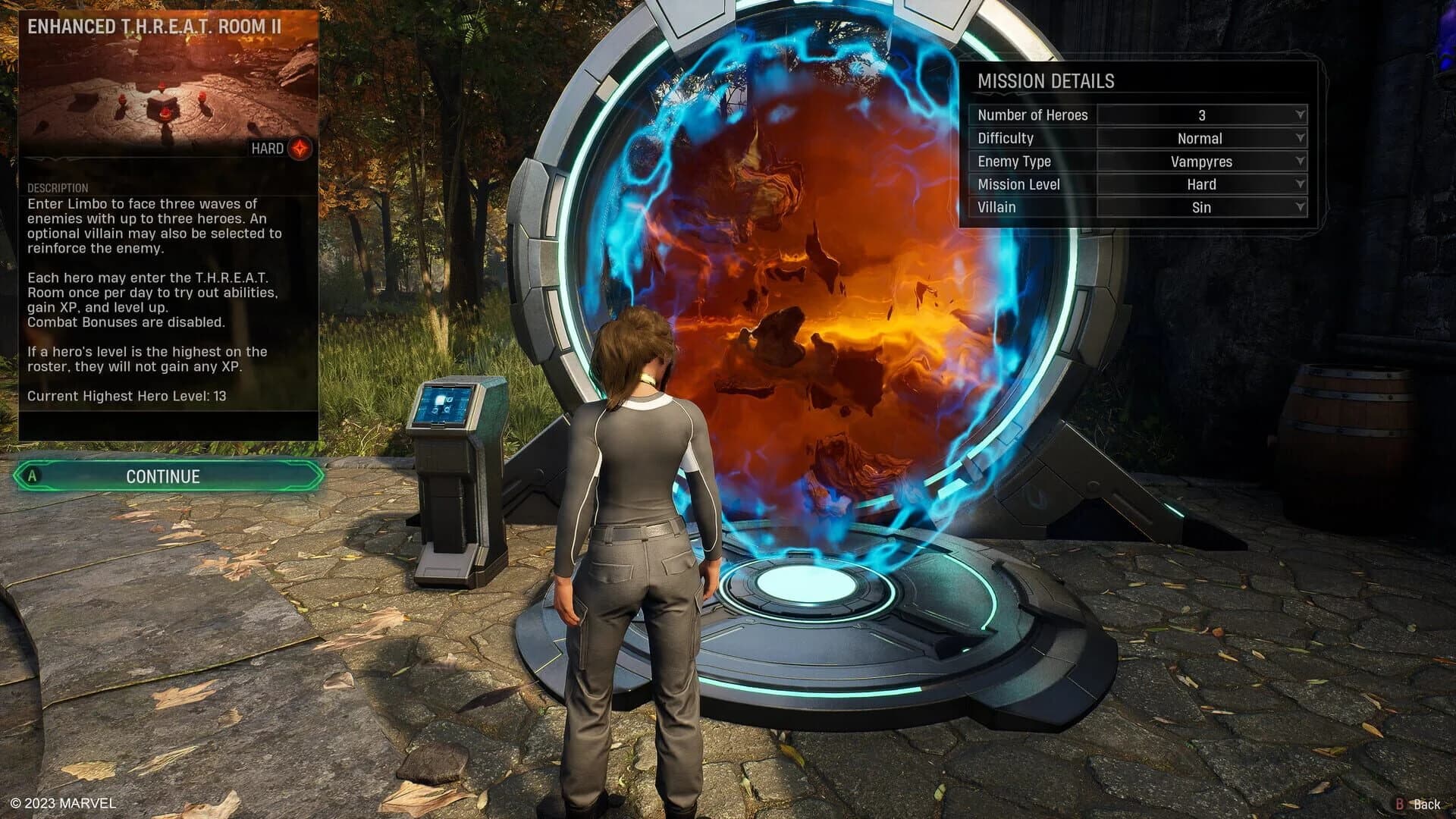Click the Difficulty dropdown arrow
This screenshot has width=1456, height=819.
1300,138
